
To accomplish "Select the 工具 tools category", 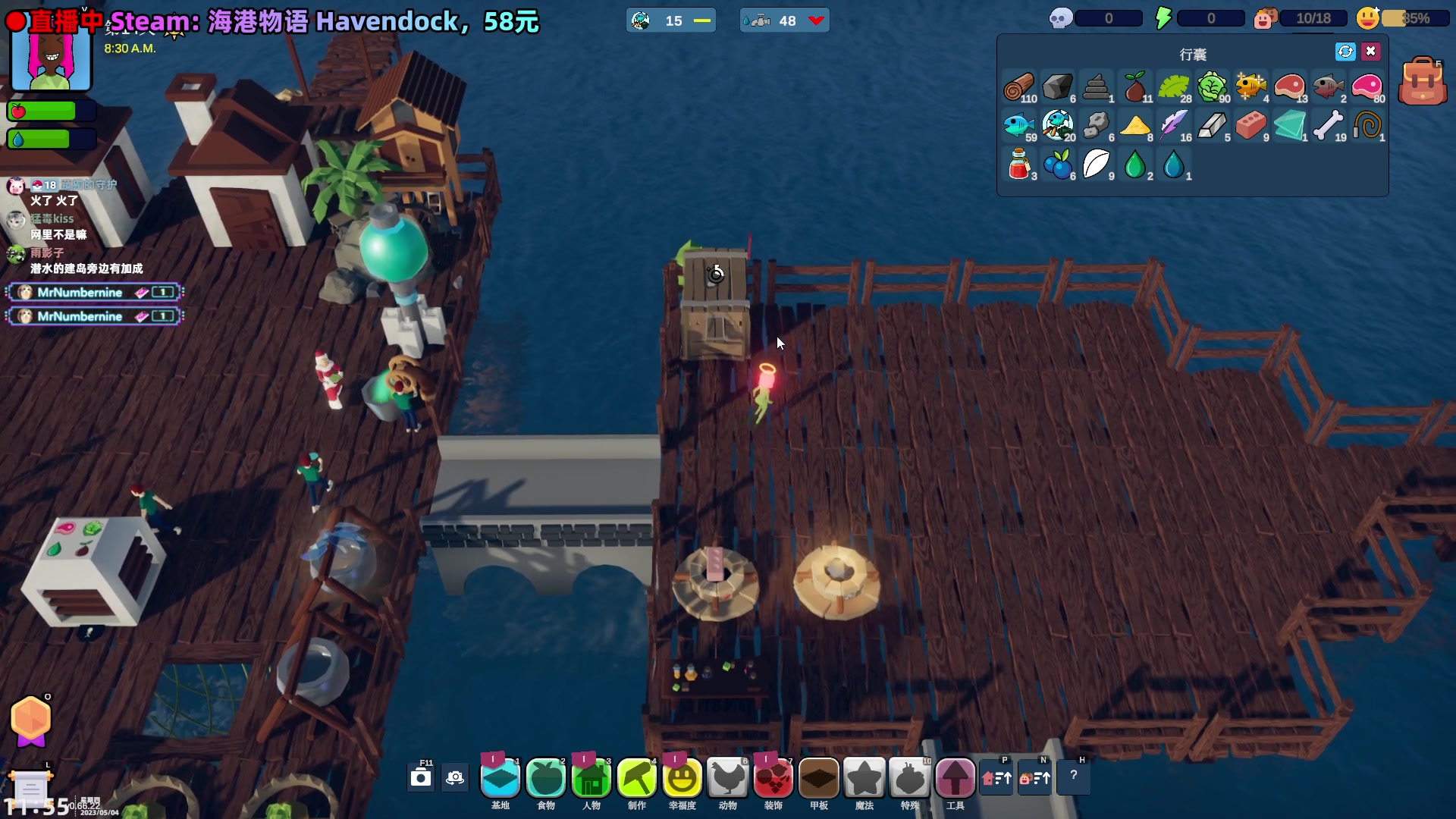I will click(x=955, y=779).
